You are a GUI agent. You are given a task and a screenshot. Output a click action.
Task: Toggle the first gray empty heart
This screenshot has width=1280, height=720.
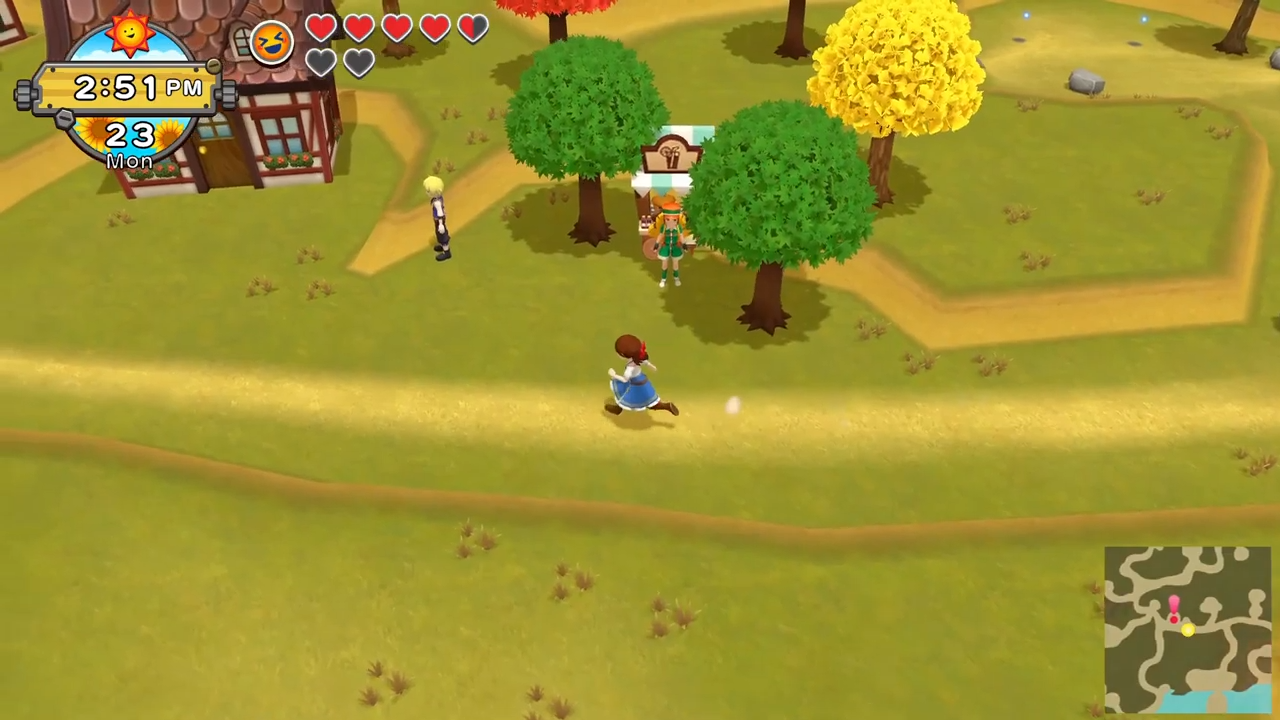point(321,63)
